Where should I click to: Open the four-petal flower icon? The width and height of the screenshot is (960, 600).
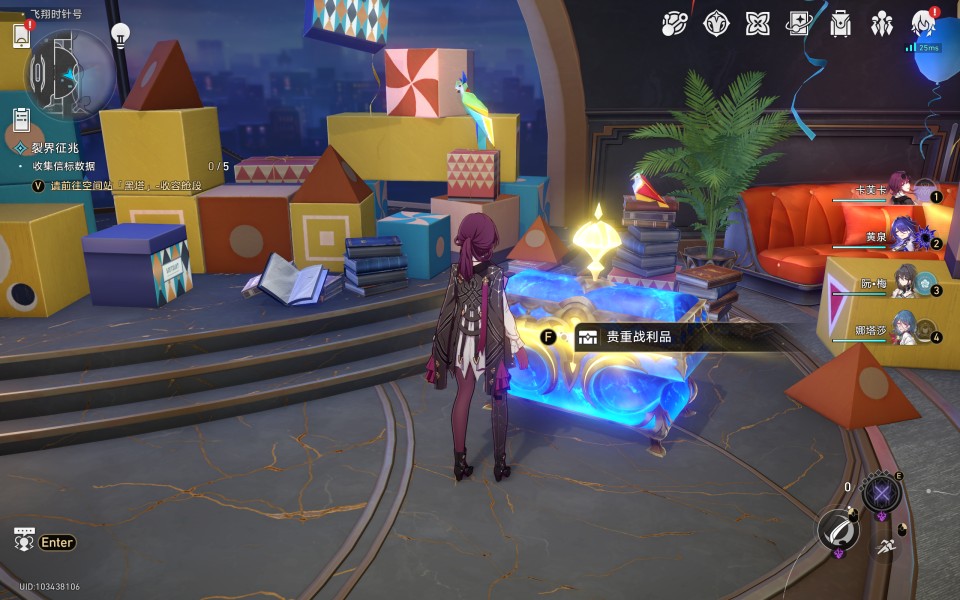757,23
